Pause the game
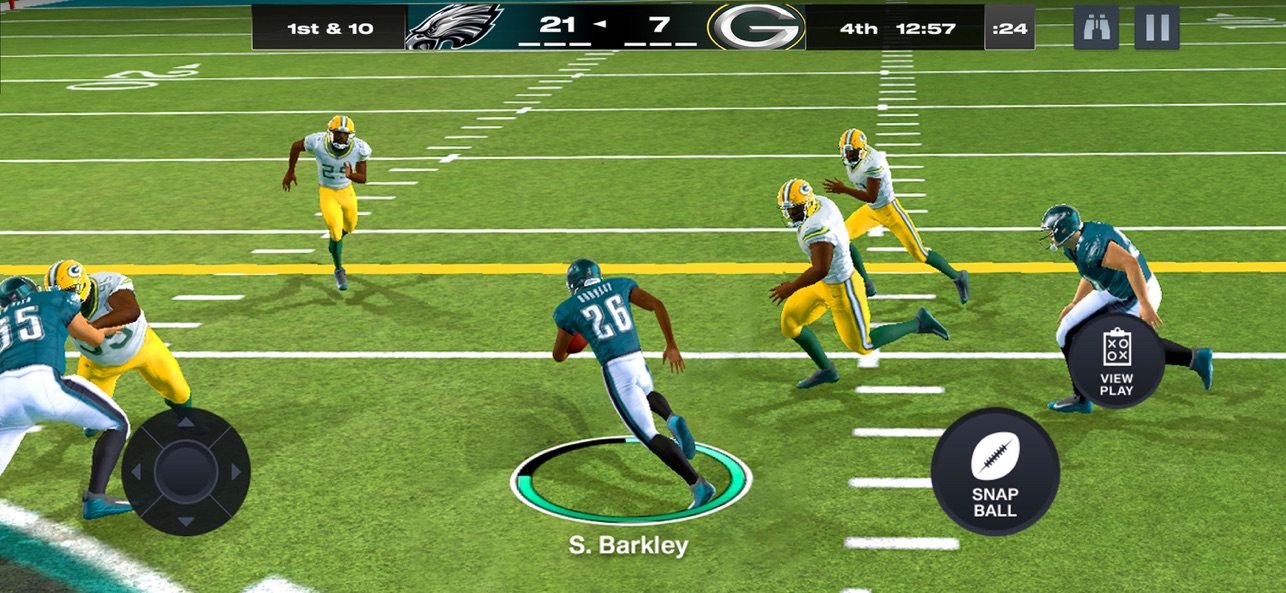1286x593 pixels. [1156, 27]
